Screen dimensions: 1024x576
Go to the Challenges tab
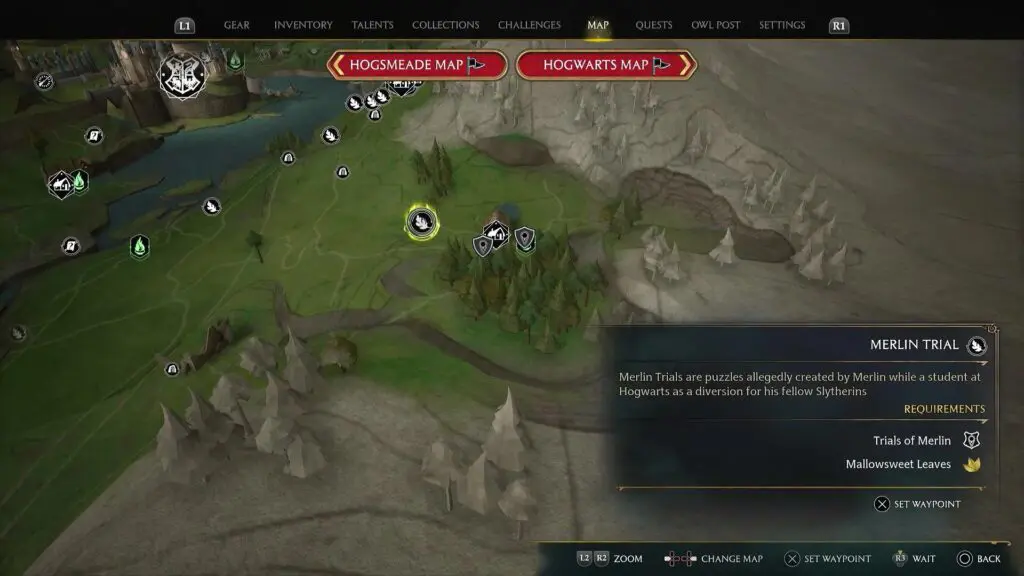pyautogui.click(x=529, y=25)
